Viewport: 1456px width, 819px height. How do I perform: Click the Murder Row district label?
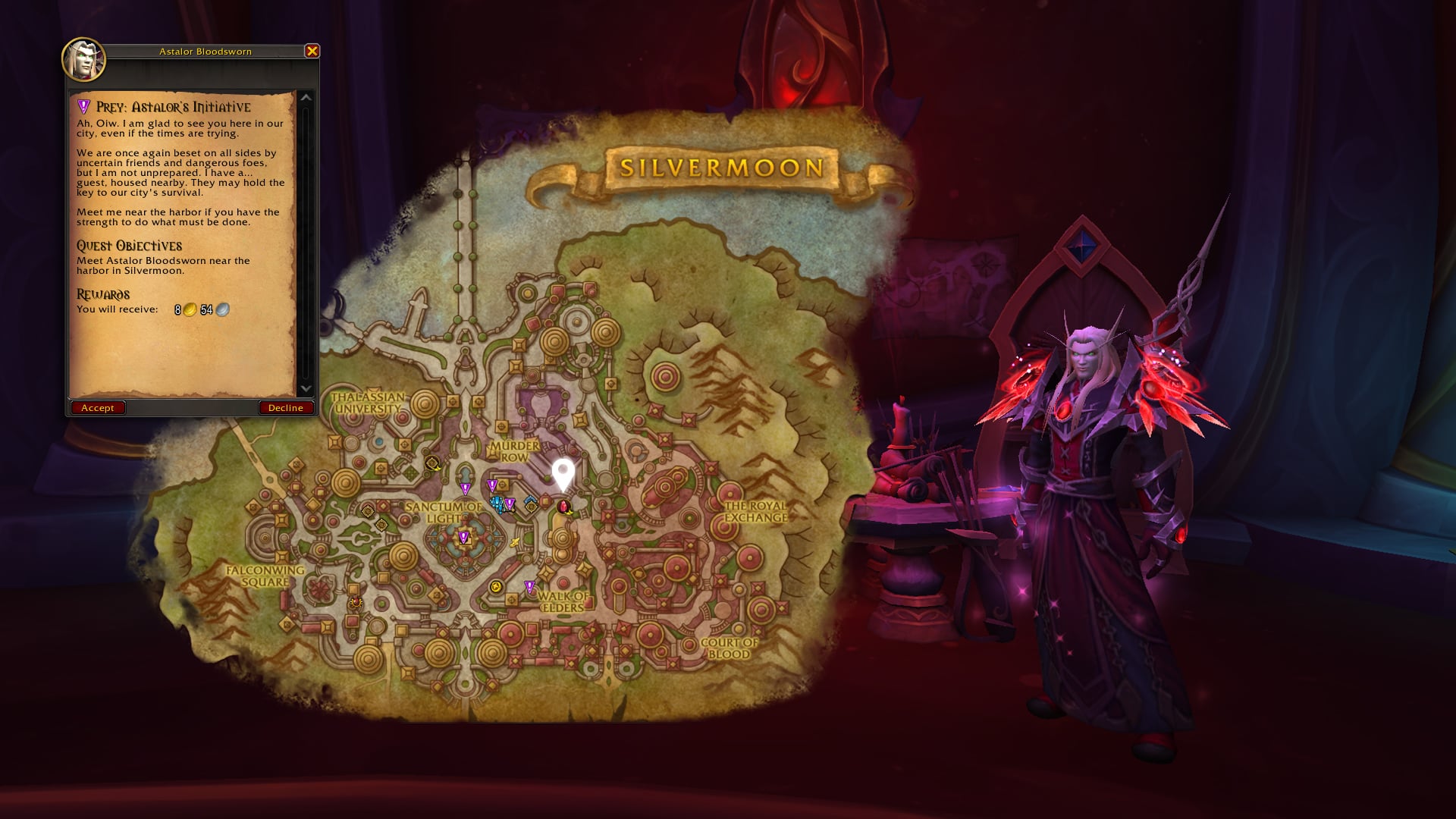[514, 451]
